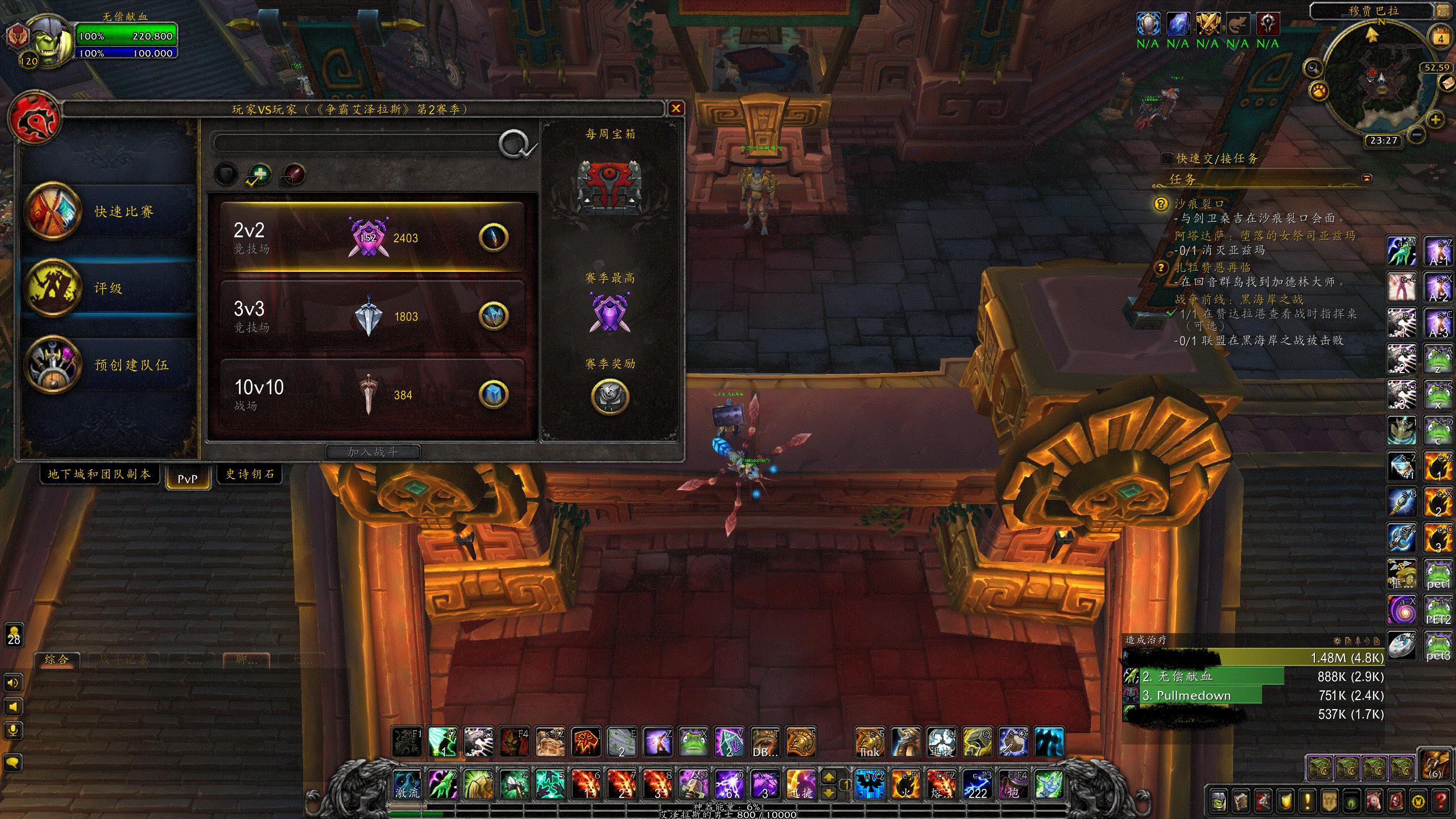Toggle the 快速交/接任务 checkbox
Viewport: 1456px width, 819px height.
(1167, 159)
